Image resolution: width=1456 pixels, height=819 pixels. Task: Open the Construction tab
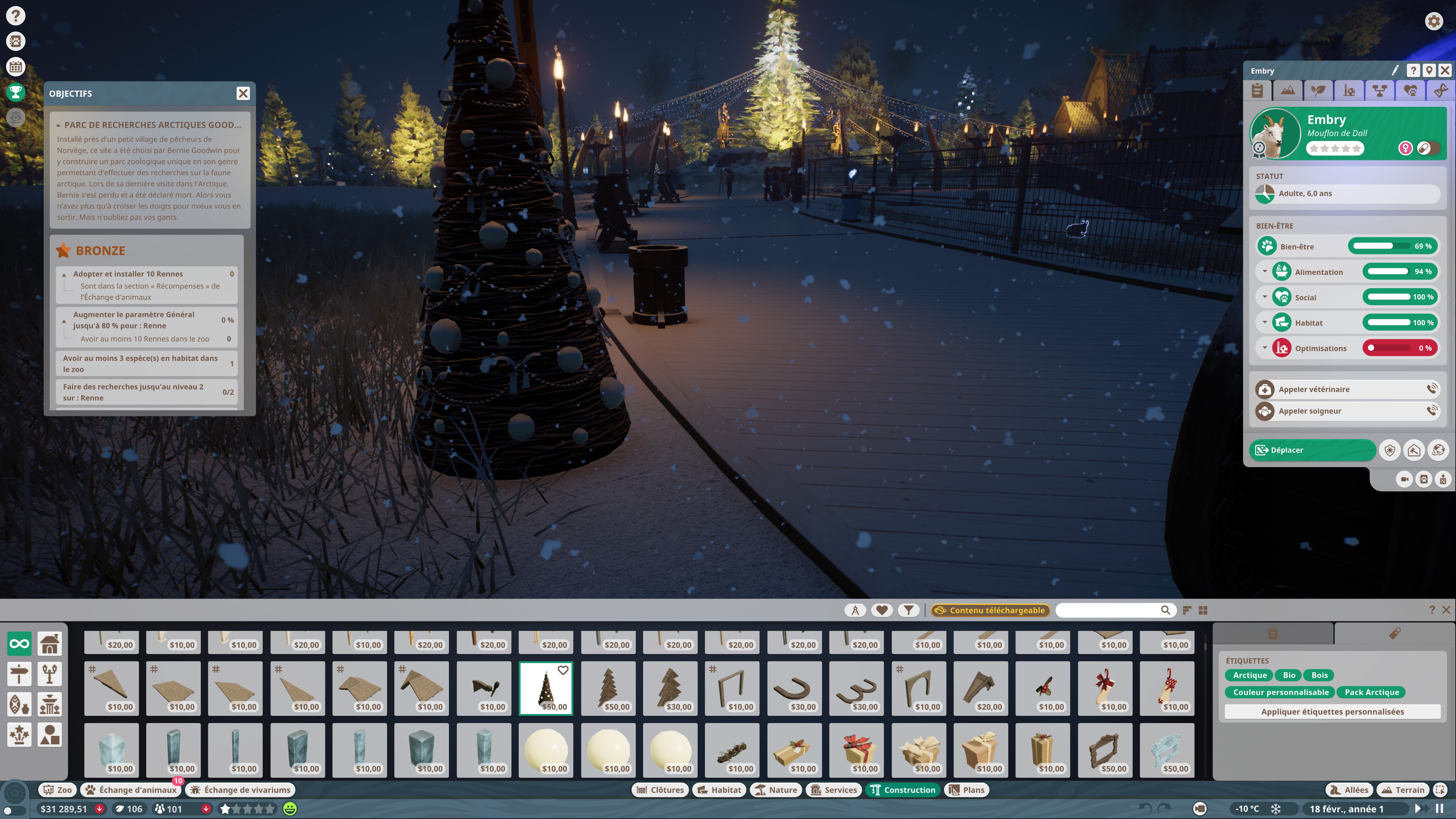pos(903,789)
